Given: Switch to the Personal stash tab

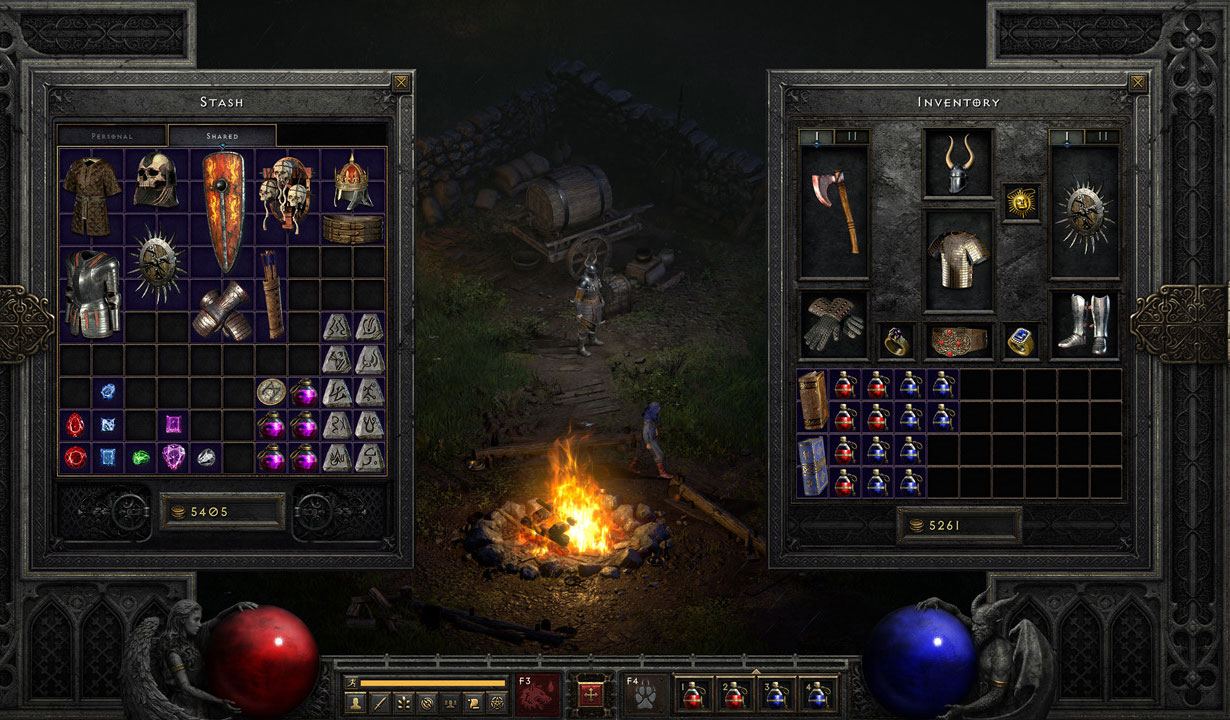Looking at the screenshot, I should 112,135.
